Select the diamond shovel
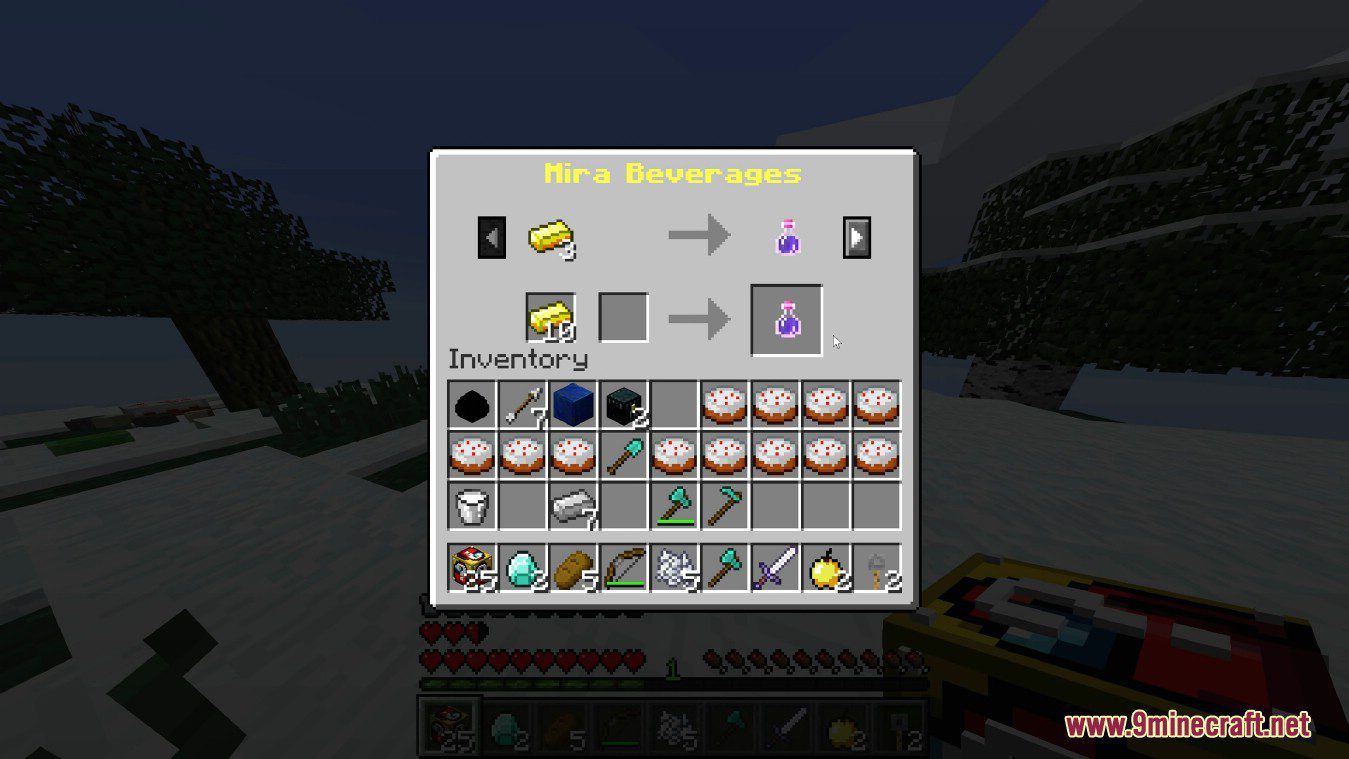The width and height of the screenshot is (1349, 759). pos(624,457)
